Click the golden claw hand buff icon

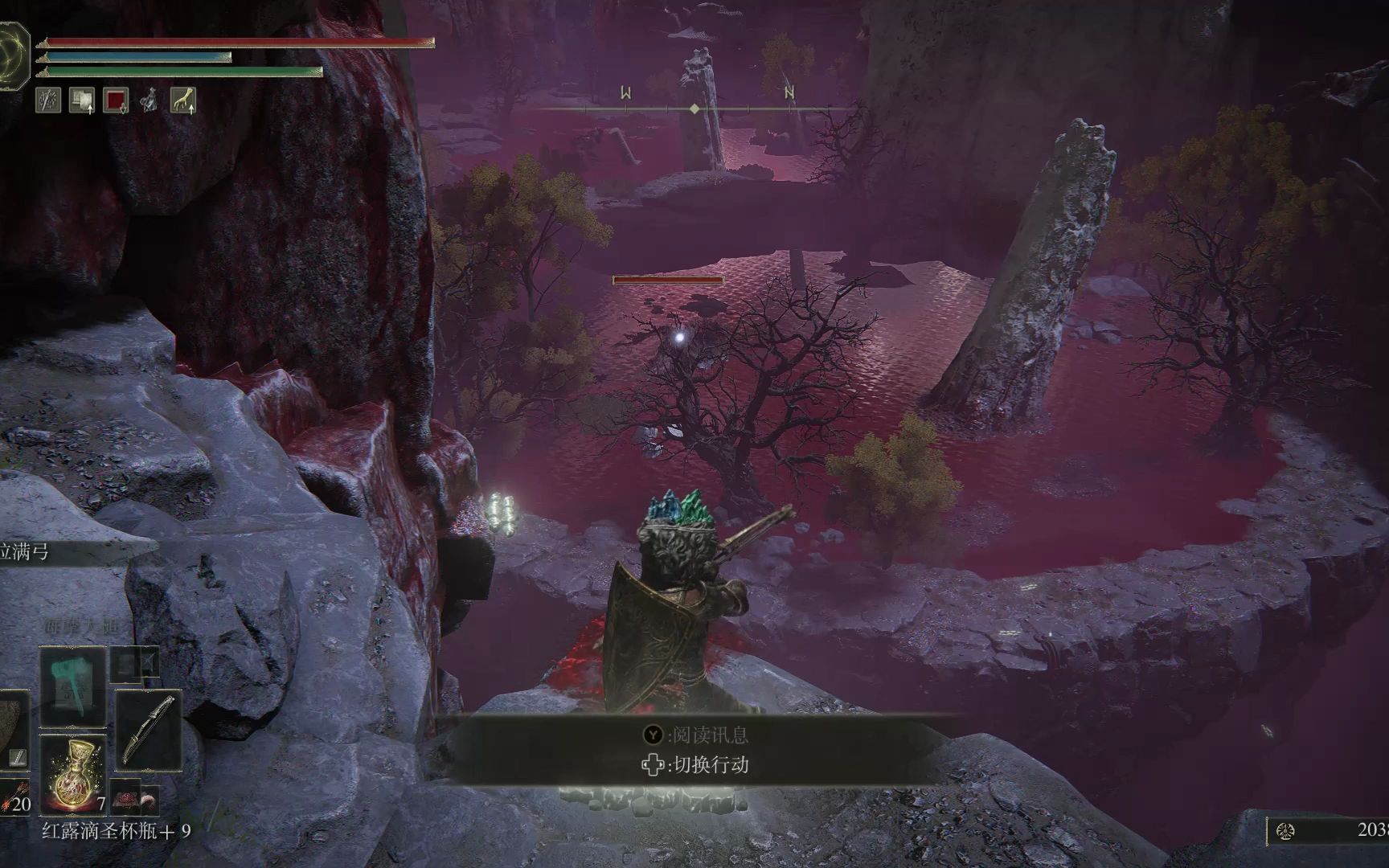tap(183, 100)
